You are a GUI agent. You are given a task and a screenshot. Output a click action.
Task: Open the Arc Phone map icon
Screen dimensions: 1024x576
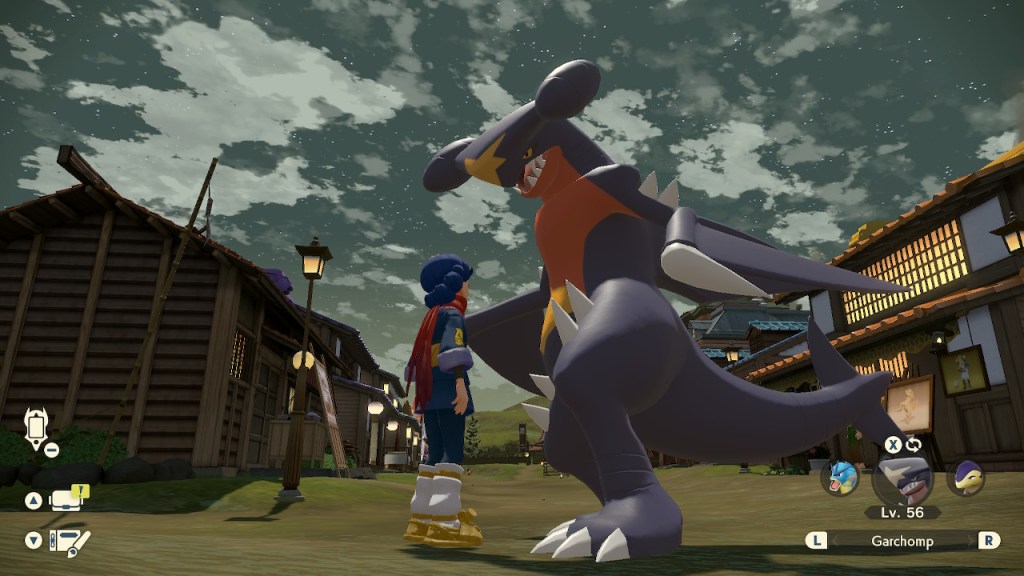coord(37,427)
